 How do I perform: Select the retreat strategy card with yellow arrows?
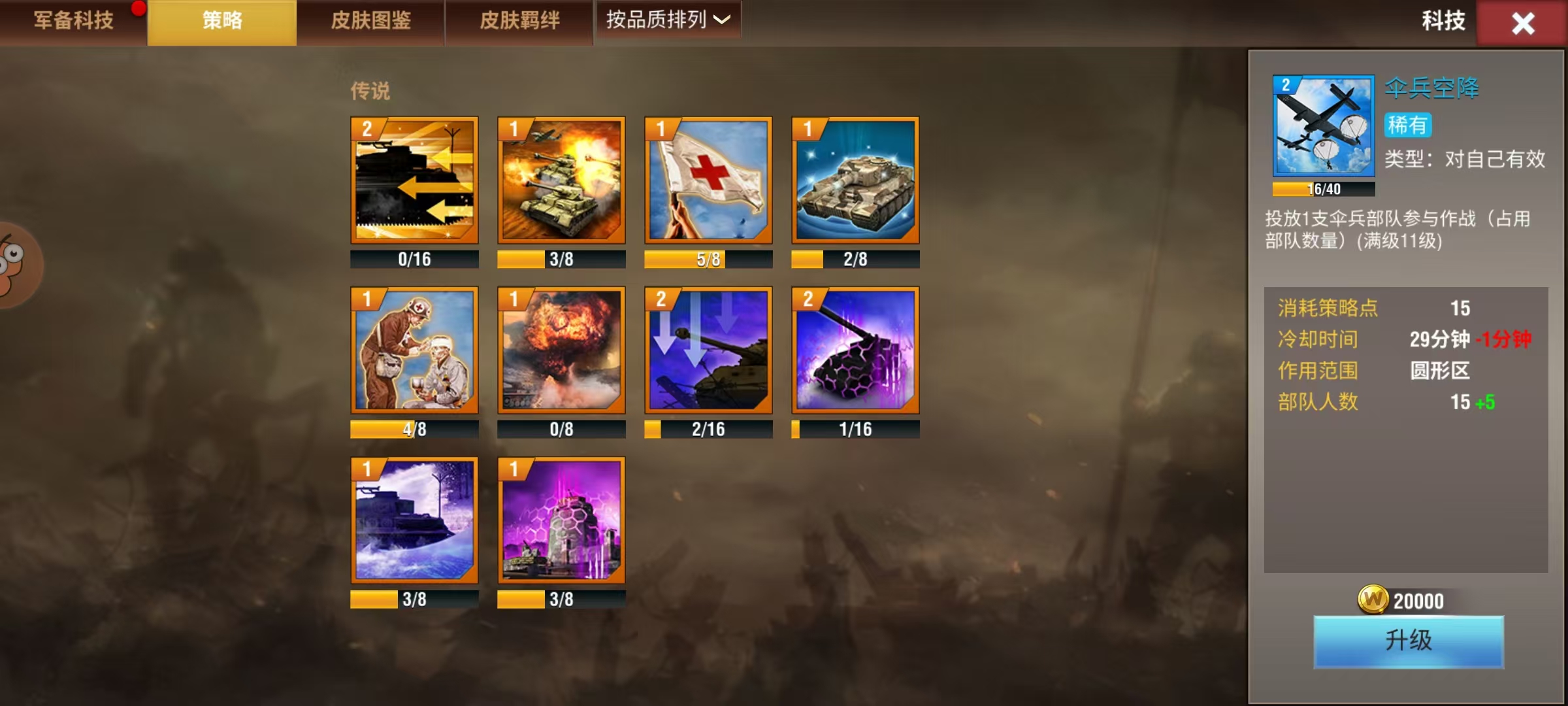[414, 183]
